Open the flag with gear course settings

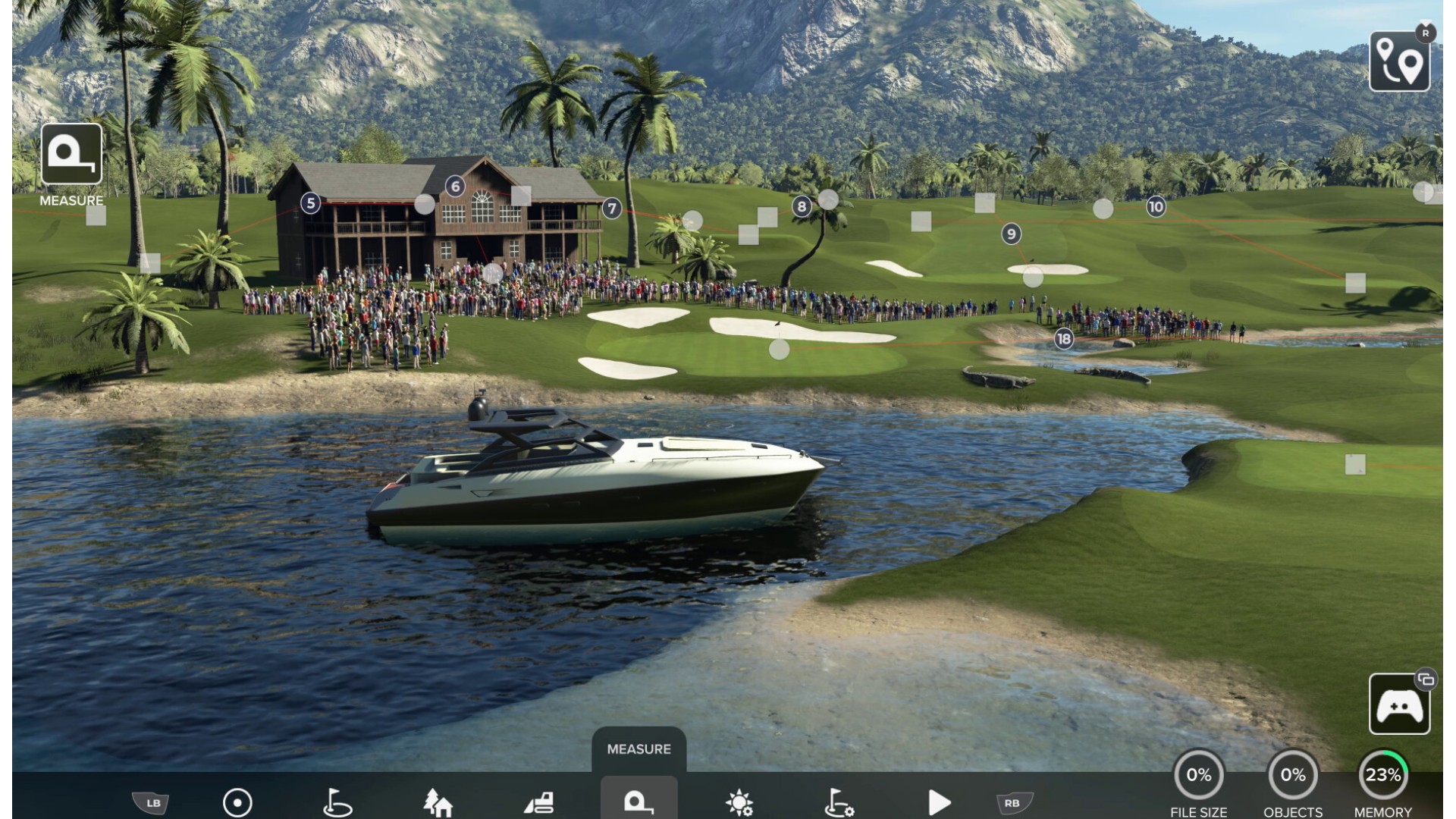point(839,802)
